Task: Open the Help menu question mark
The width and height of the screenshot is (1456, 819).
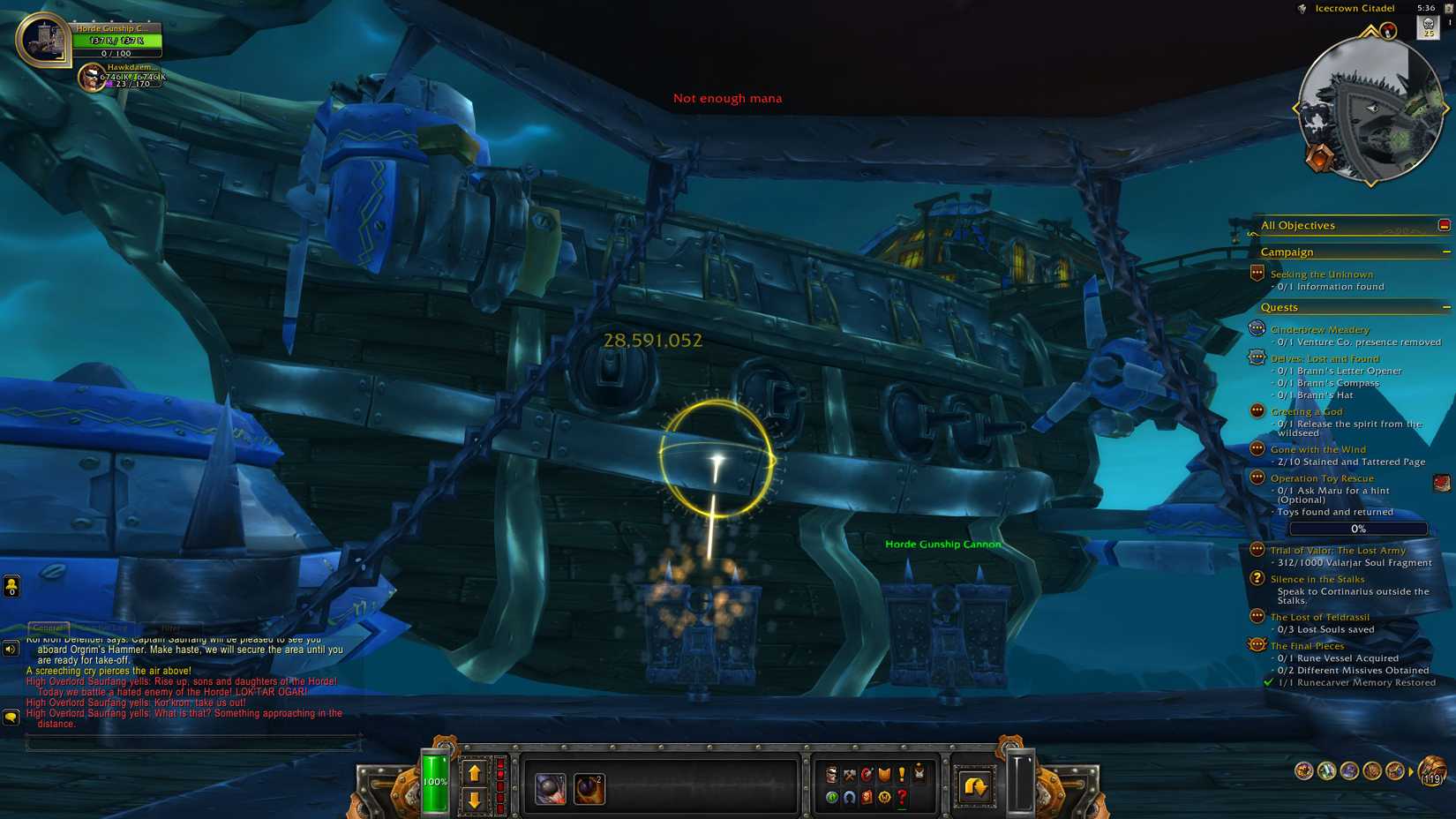Action: [901, 797]
